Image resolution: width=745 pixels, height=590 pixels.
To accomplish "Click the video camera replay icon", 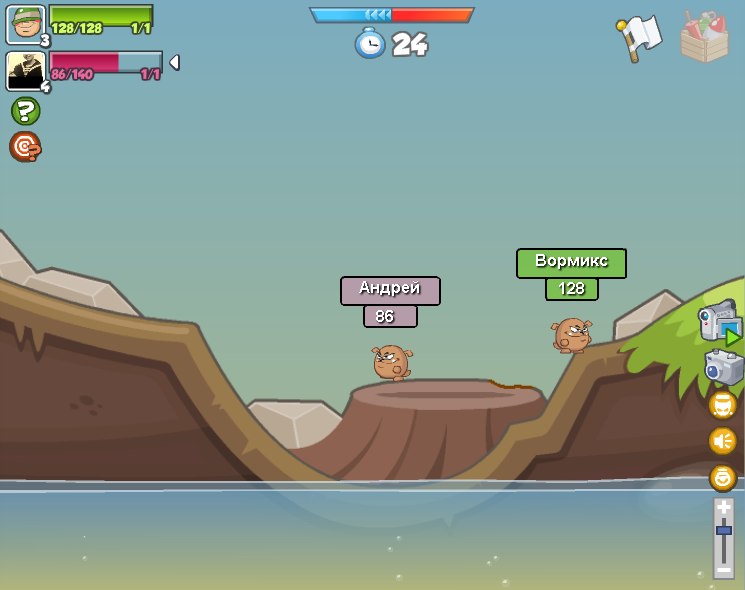I will pyautogui.click(x=719, y=323).
